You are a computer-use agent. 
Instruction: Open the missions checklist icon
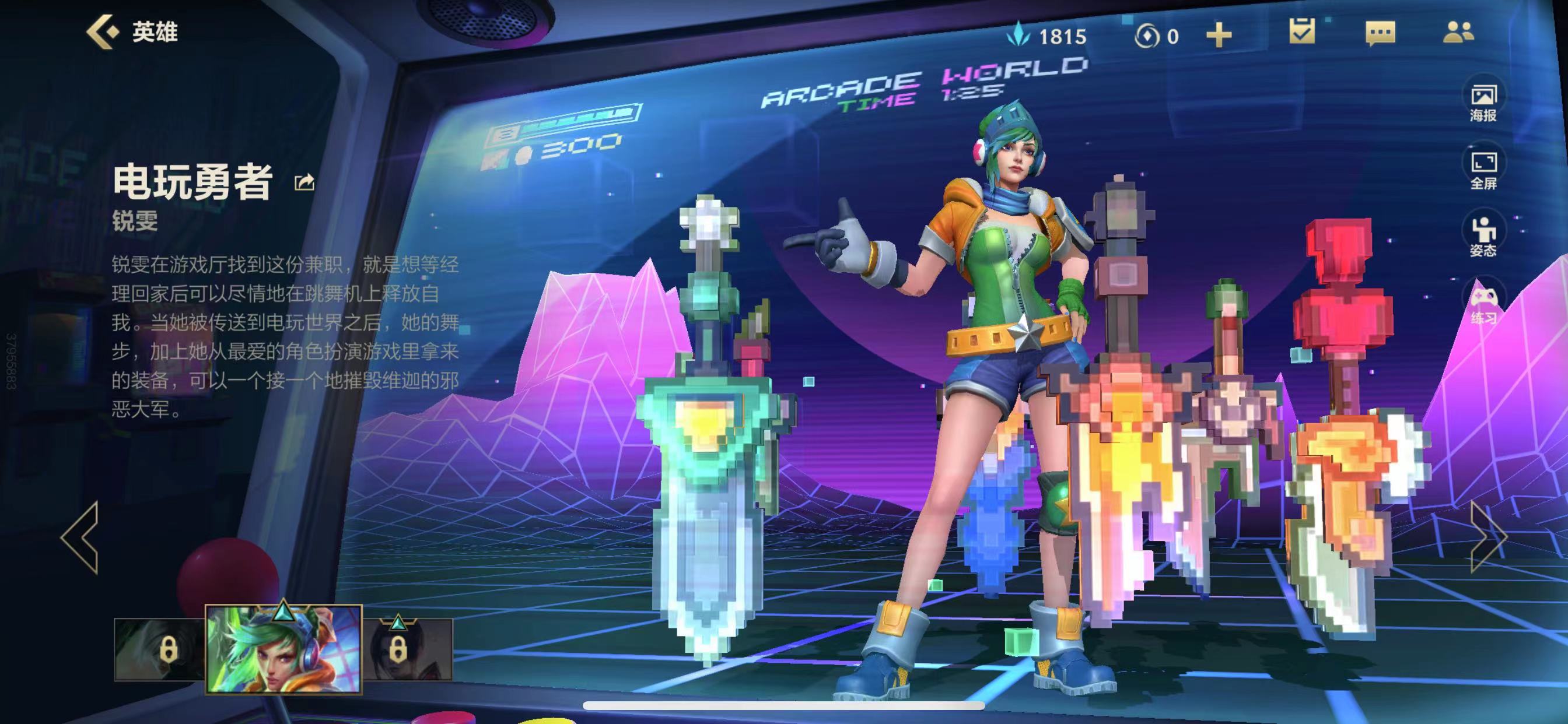[1301, 31]
